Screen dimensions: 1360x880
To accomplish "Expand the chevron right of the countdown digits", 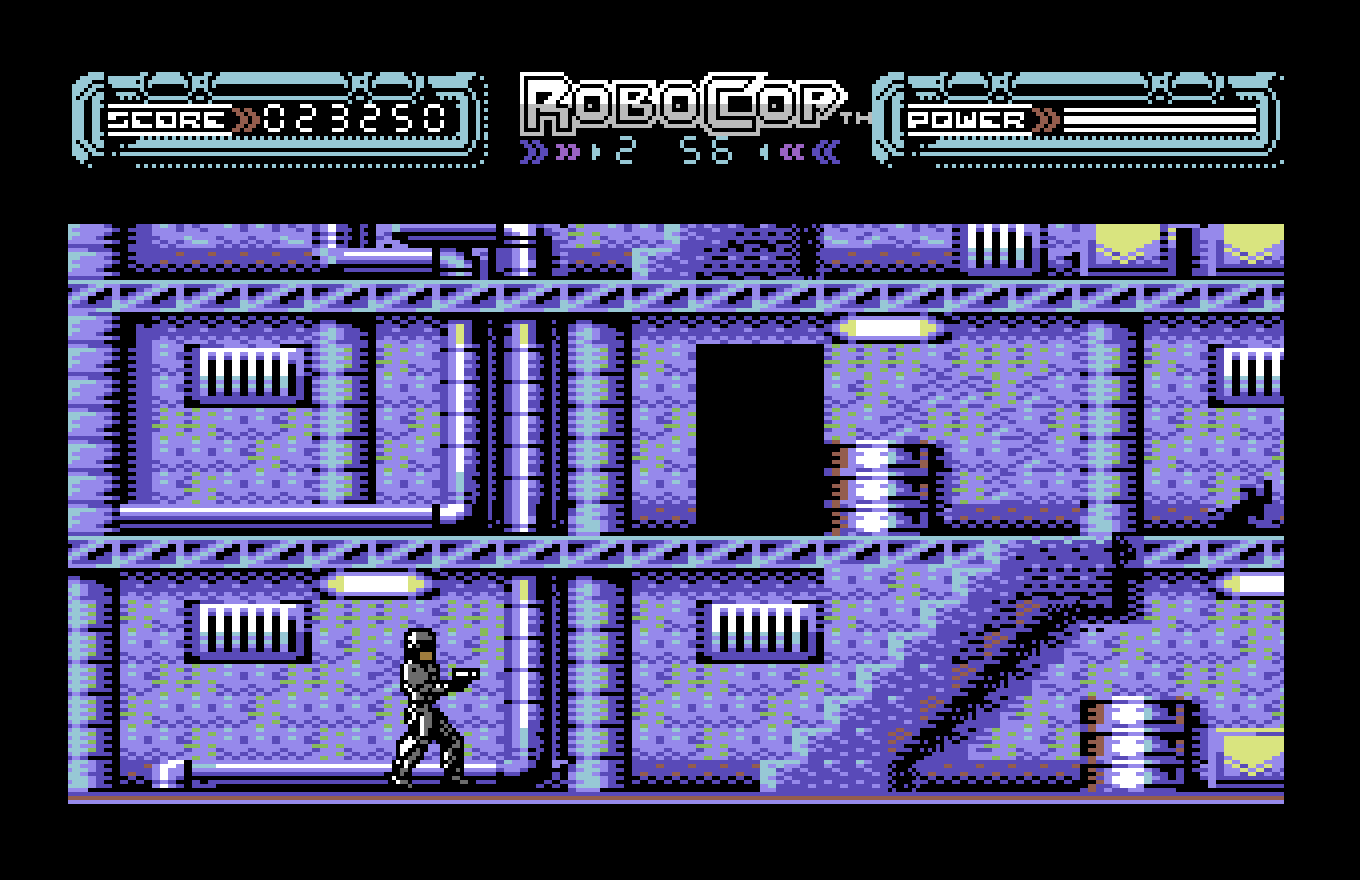I will pos(766,150).
